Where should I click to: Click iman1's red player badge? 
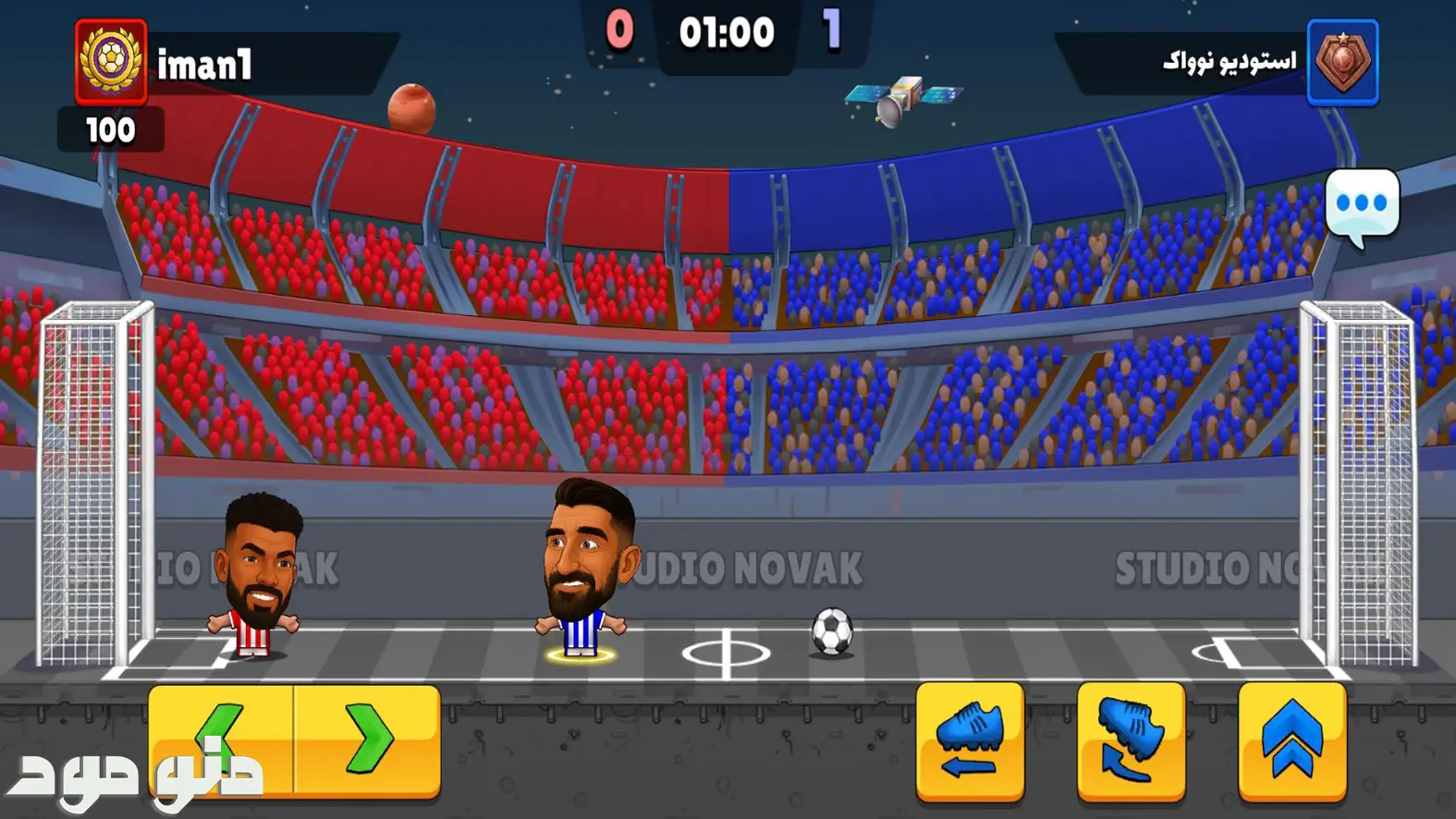point(111,62)
